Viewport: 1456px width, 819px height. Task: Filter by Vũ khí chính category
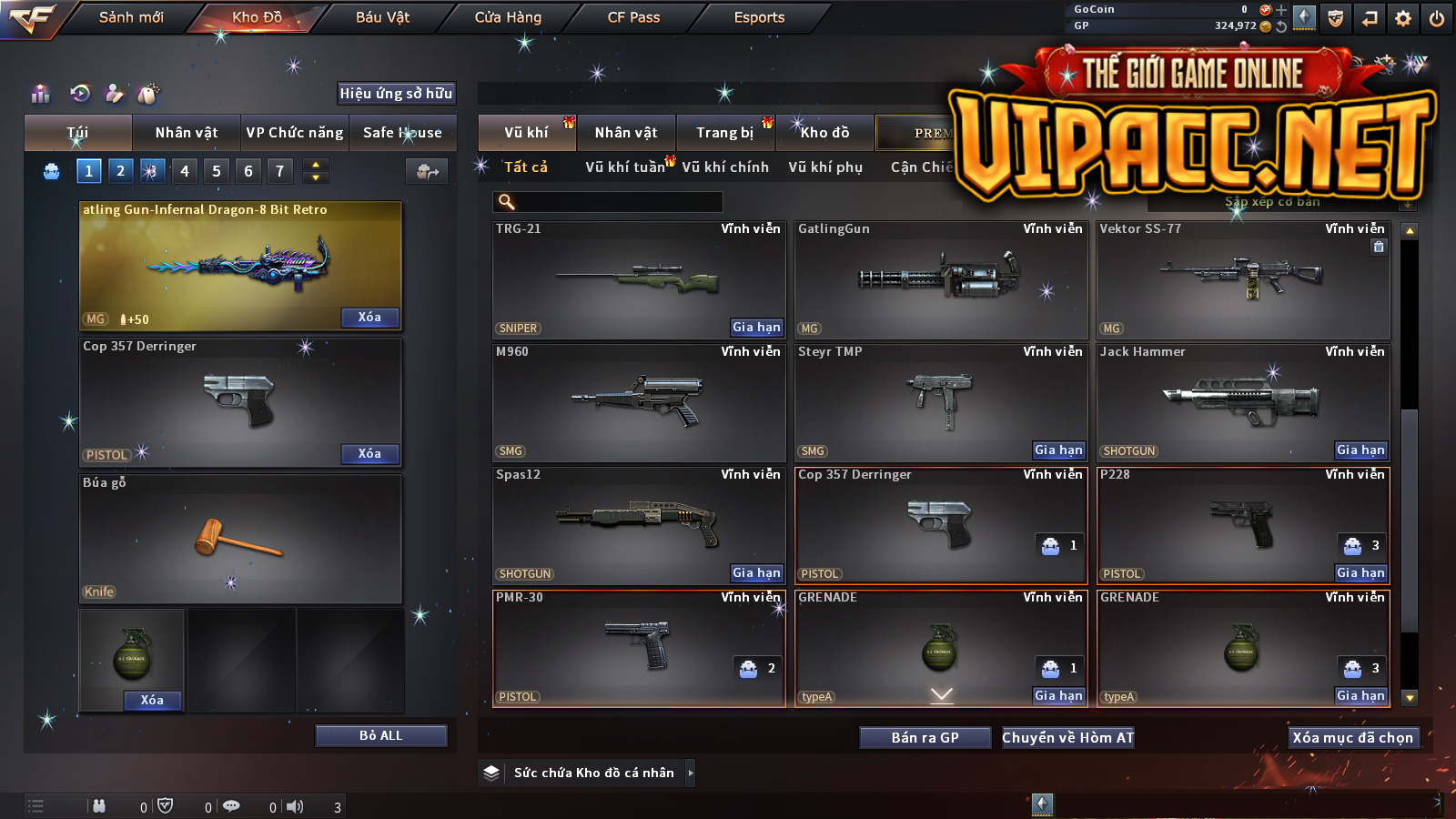725,167
